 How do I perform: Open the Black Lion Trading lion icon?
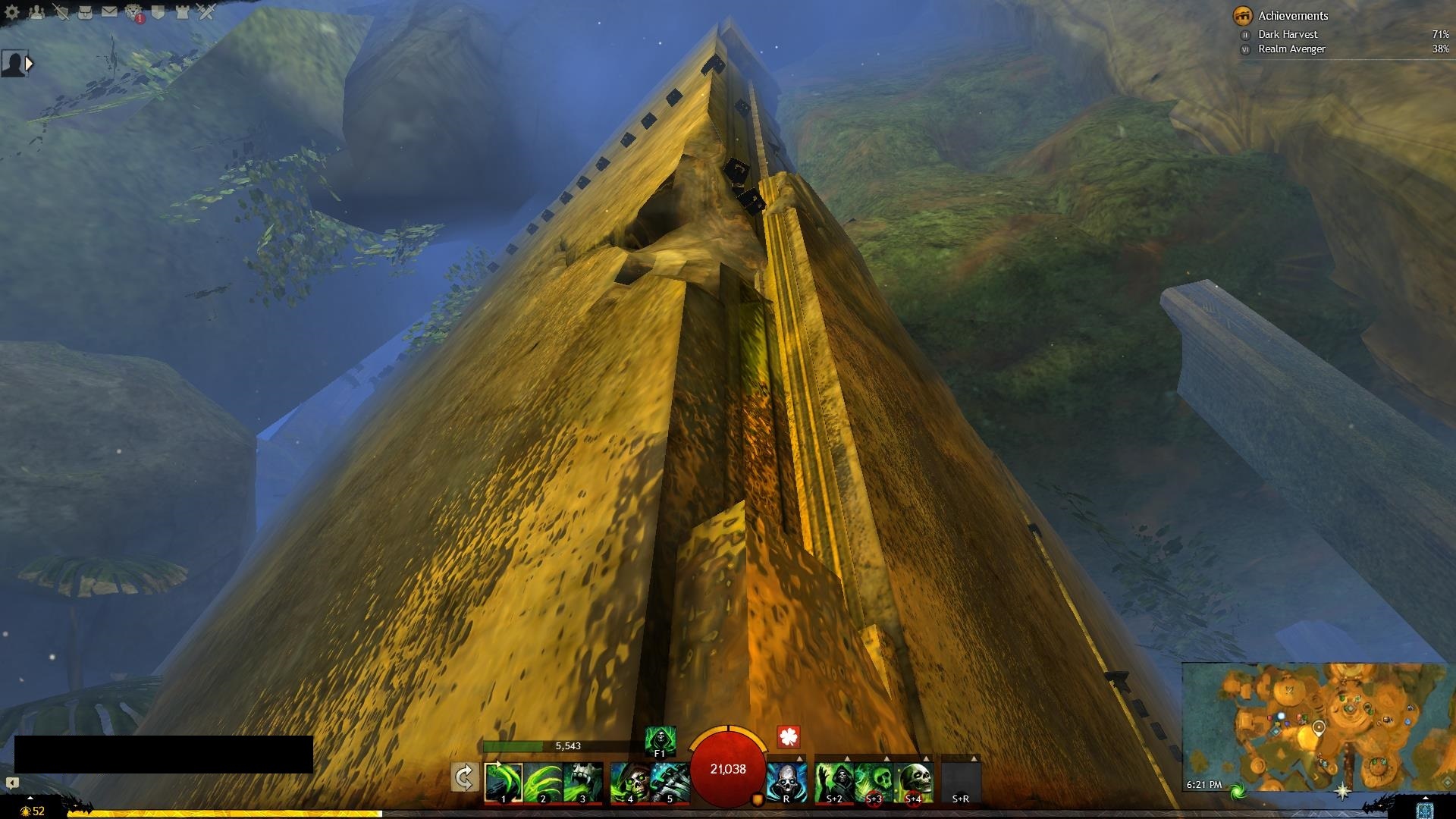[x=134, y=12]
